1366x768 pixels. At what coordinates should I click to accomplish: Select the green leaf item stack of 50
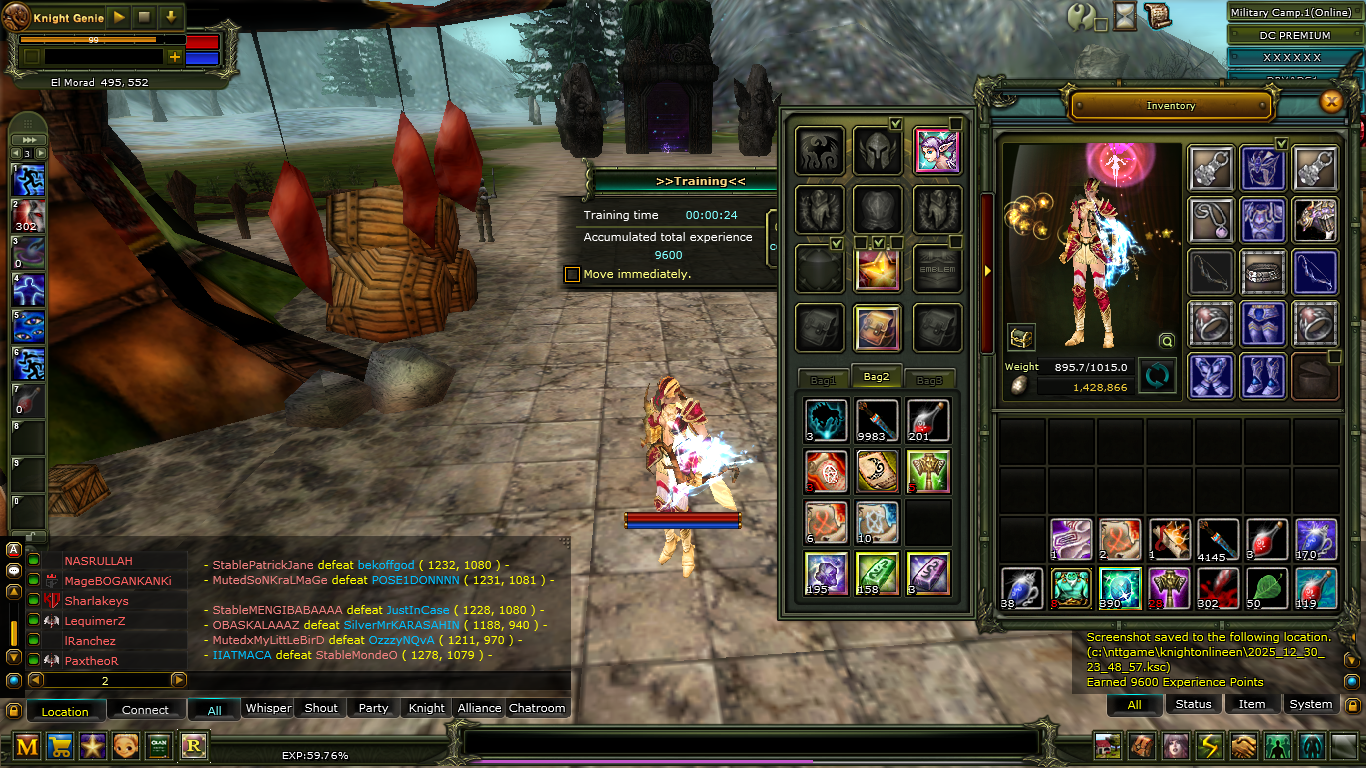1266,587
